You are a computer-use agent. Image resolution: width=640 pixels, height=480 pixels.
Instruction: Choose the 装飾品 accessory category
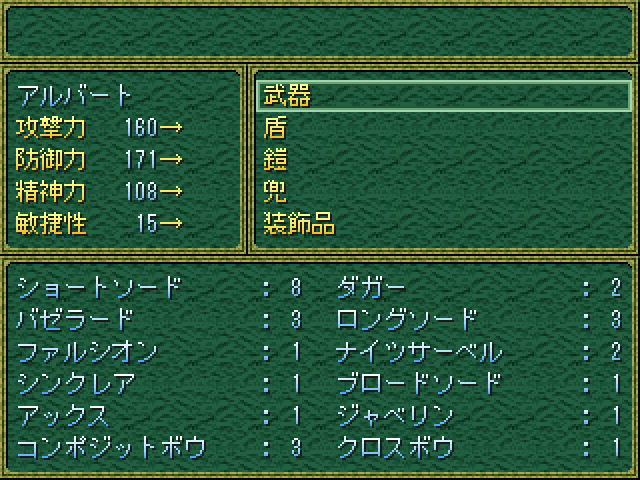pyautogui.click(x=298, y=224)
